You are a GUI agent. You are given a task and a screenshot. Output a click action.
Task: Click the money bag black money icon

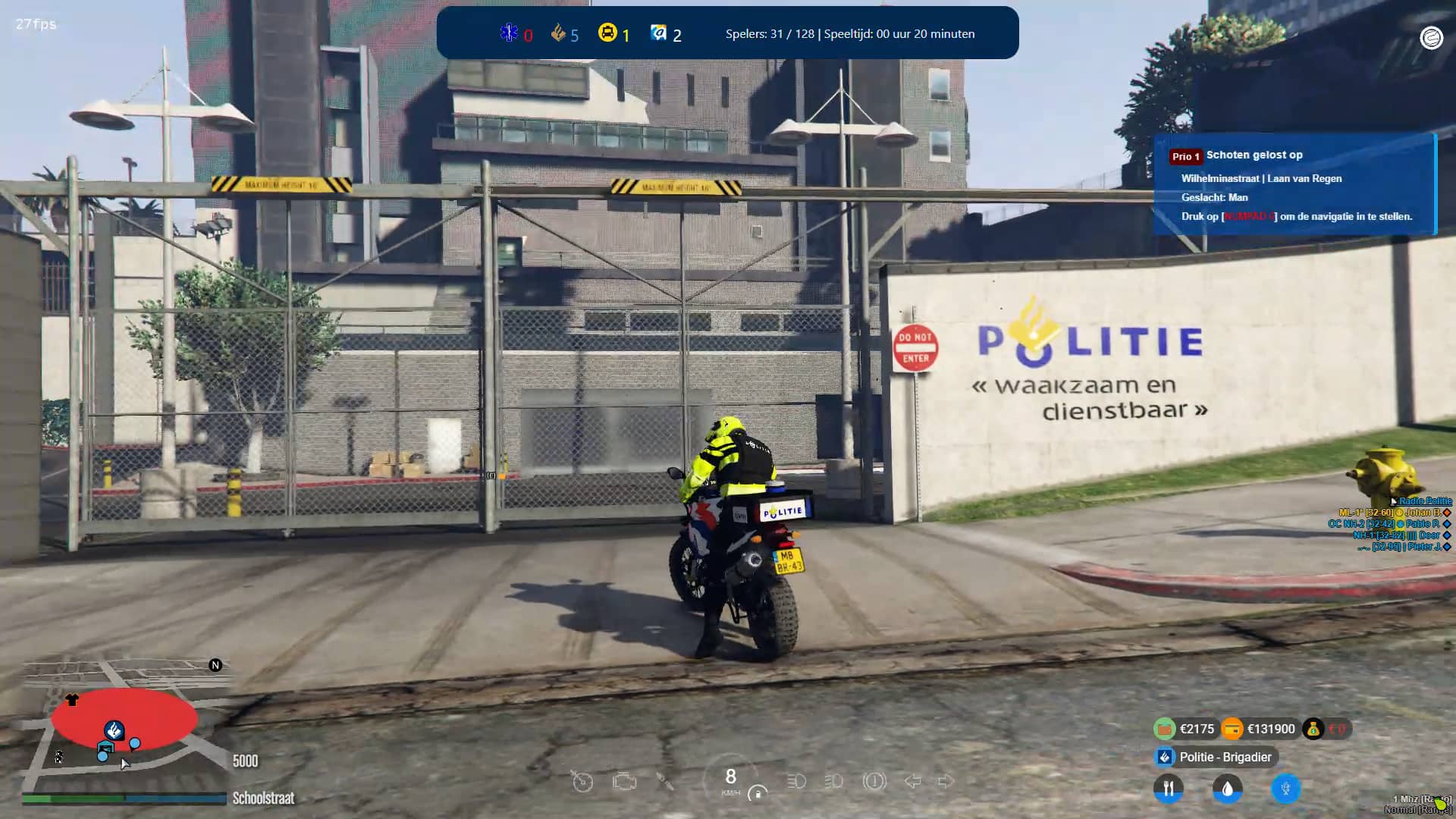point(1313,729)
